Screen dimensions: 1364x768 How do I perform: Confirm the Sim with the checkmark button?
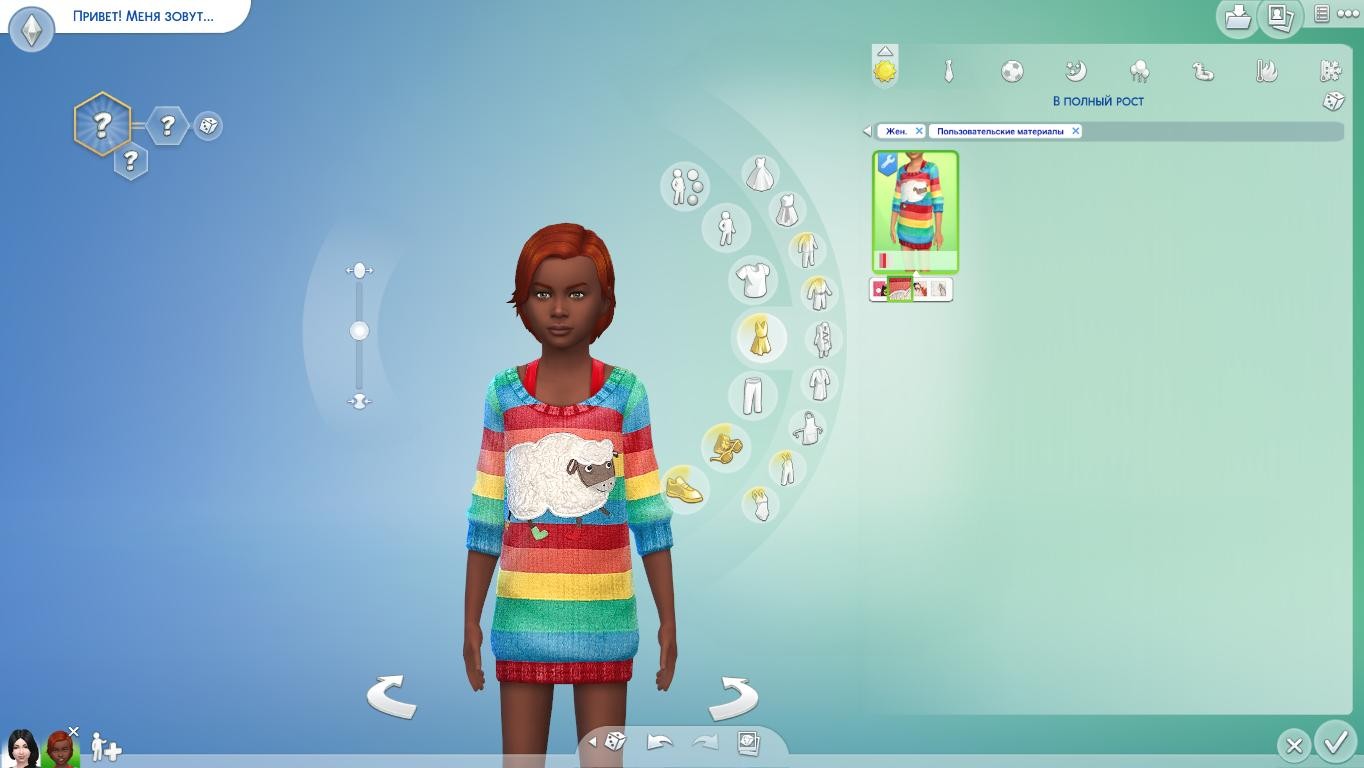pos(1336,743)
